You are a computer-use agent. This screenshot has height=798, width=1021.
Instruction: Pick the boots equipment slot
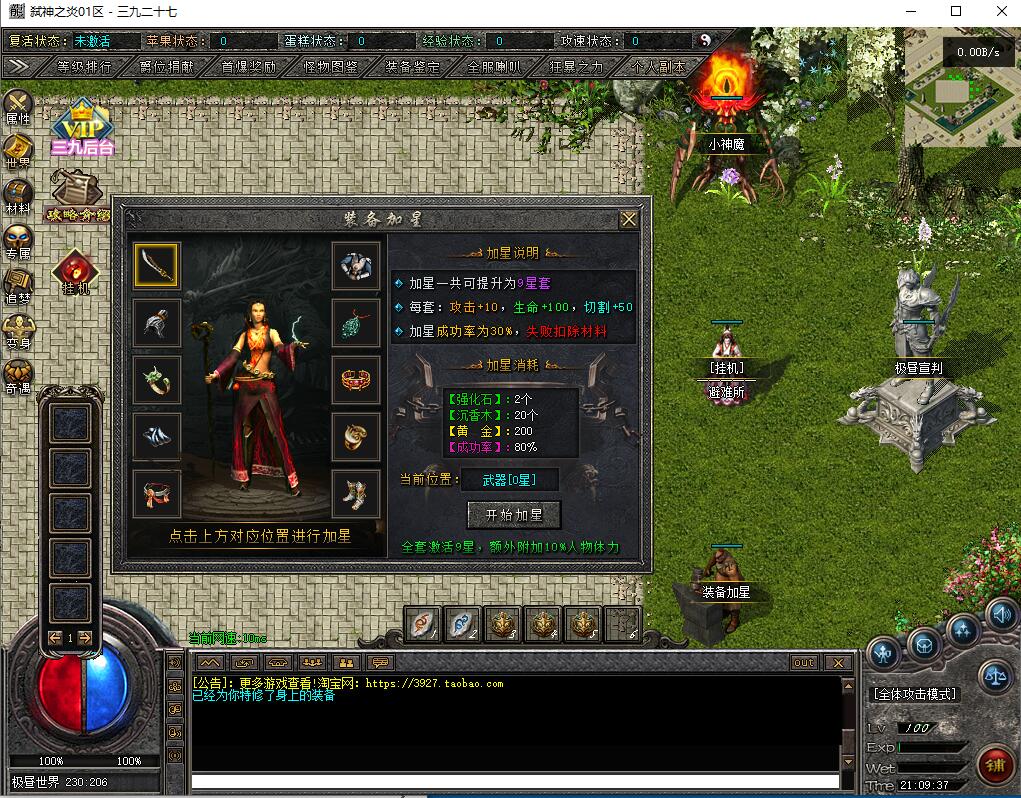356,493
